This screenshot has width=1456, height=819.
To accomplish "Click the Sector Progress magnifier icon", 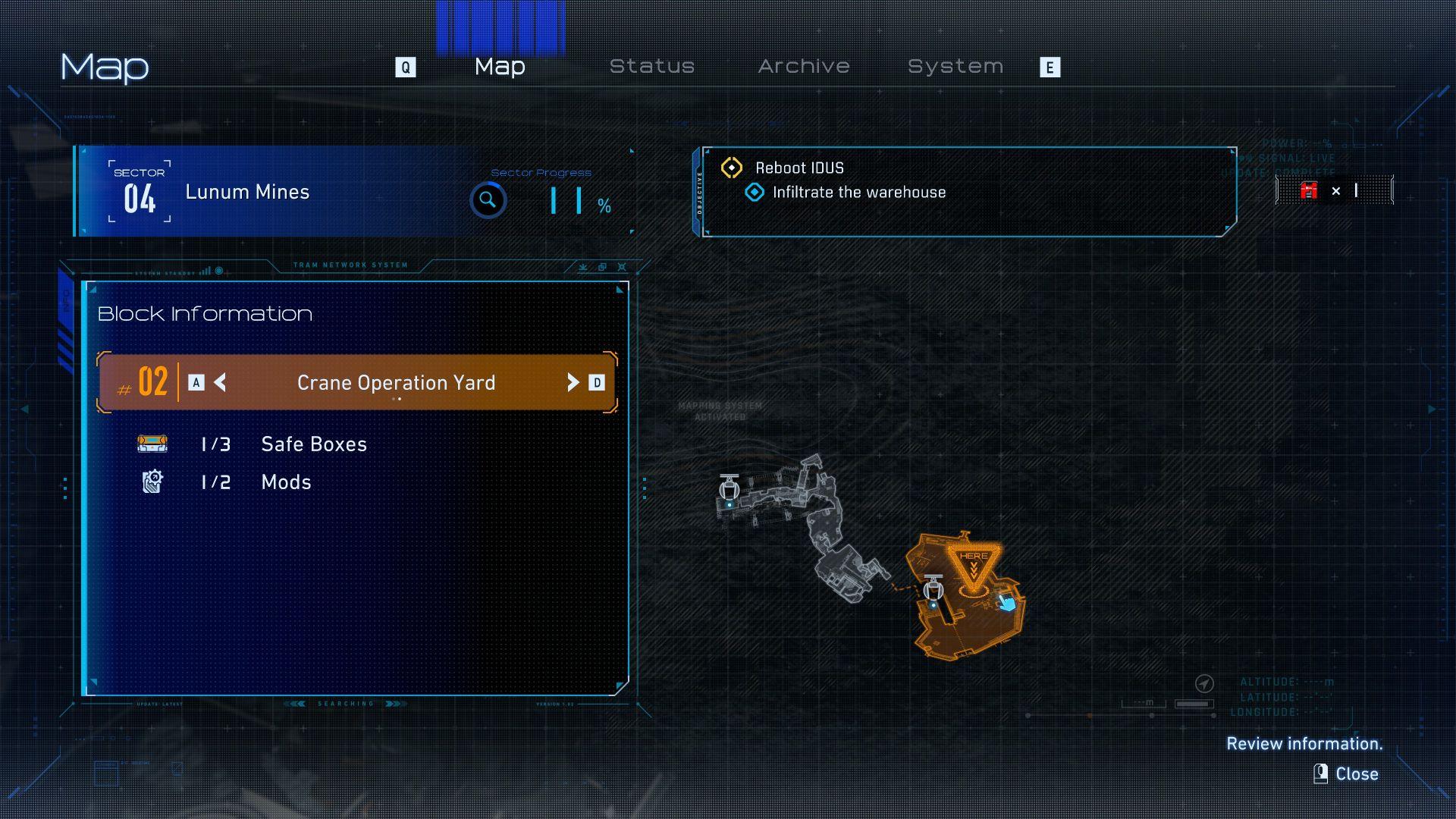I will pos(488,200).
